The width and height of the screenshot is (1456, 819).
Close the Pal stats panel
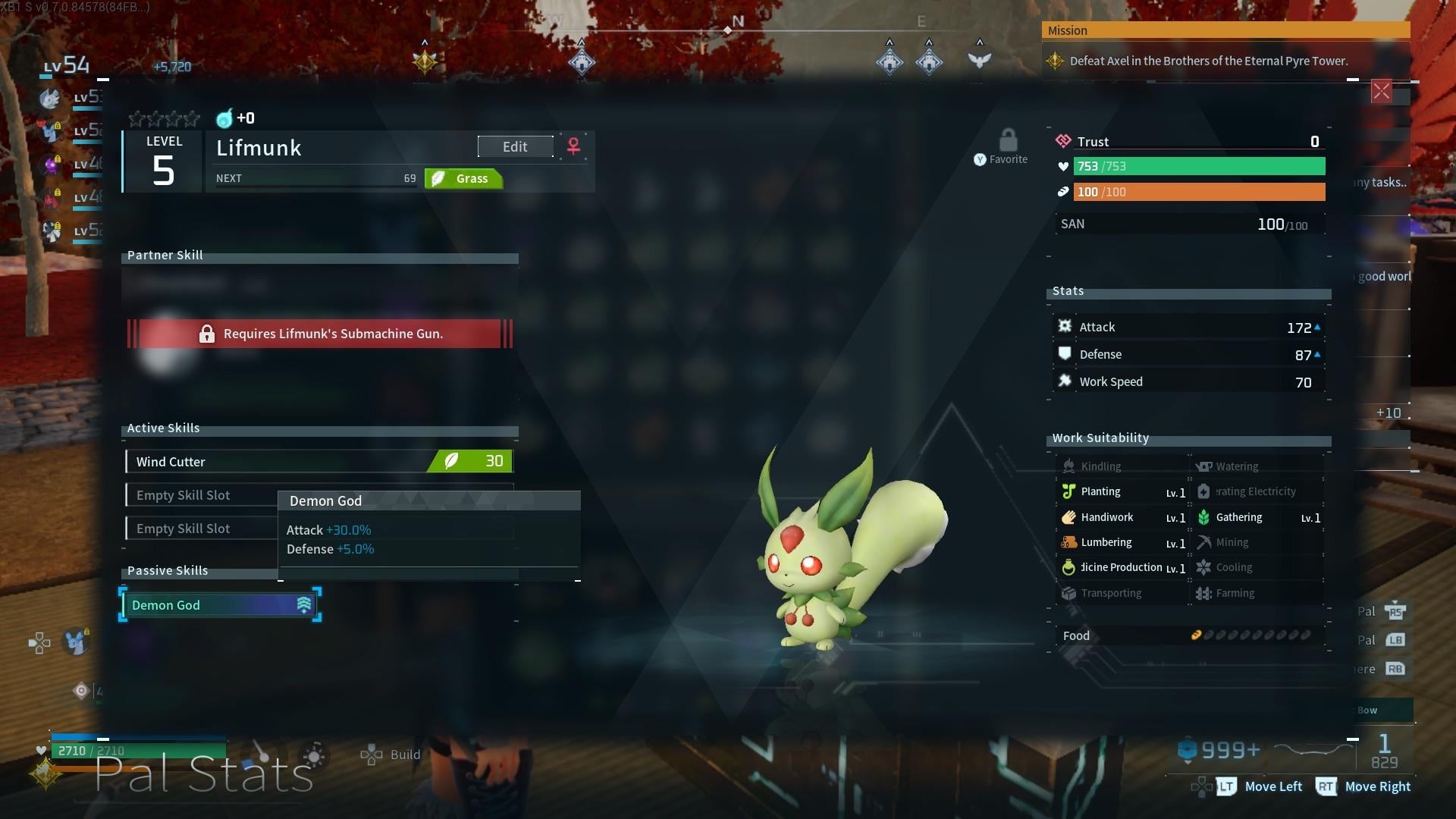1381,92
